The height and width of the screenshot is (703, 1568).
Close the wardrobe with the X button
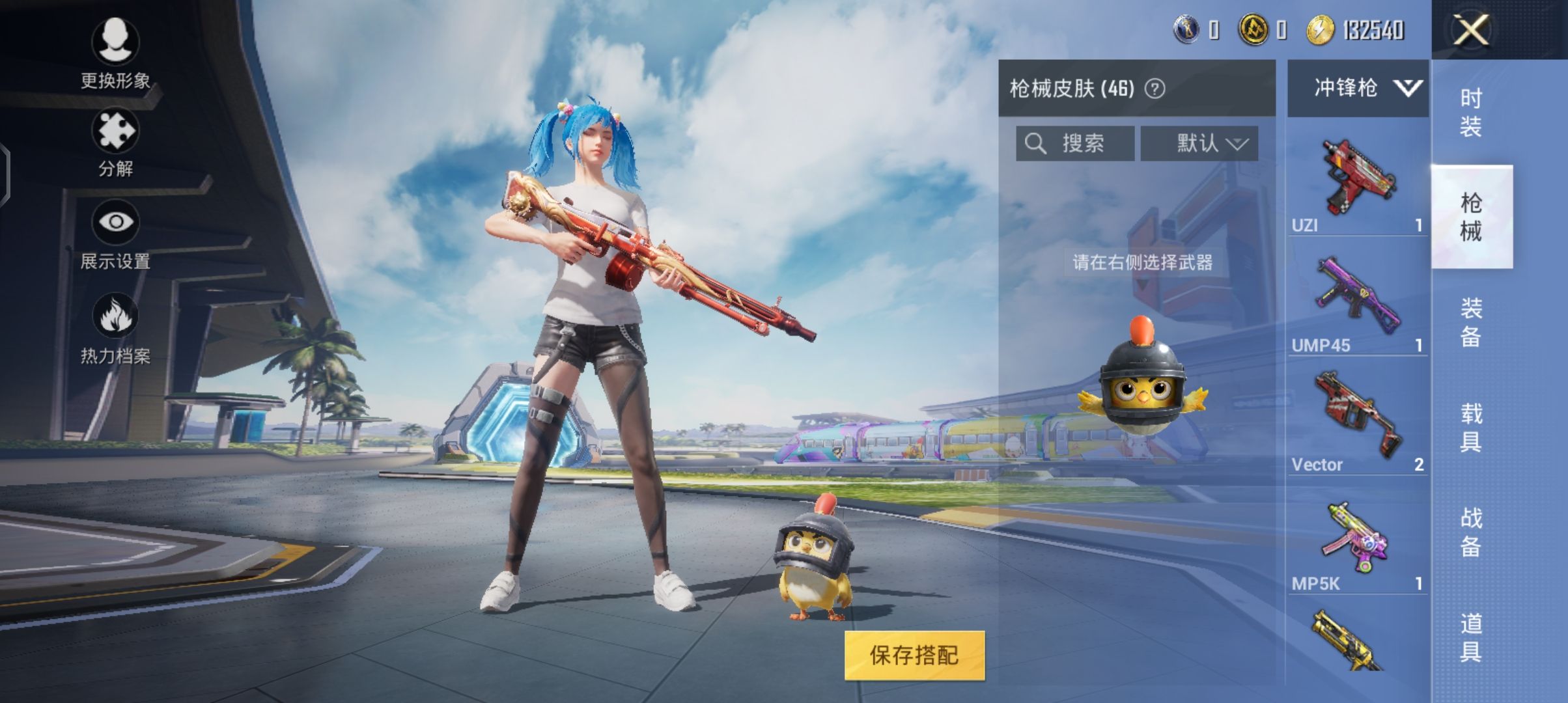click(1471, 30)
